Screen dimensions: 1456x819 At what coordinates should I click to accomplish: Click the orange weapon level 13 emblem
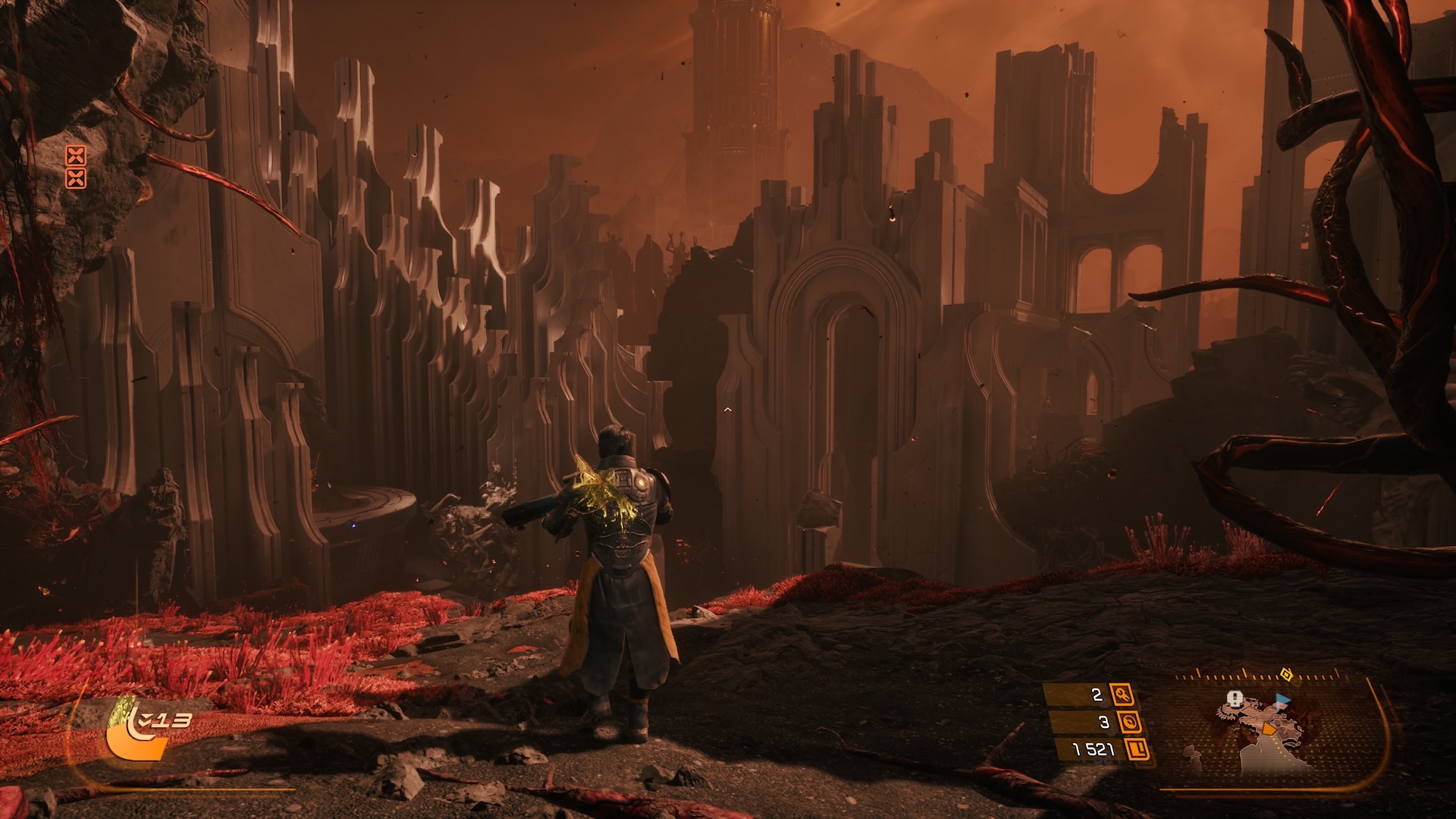pos(136,736)
